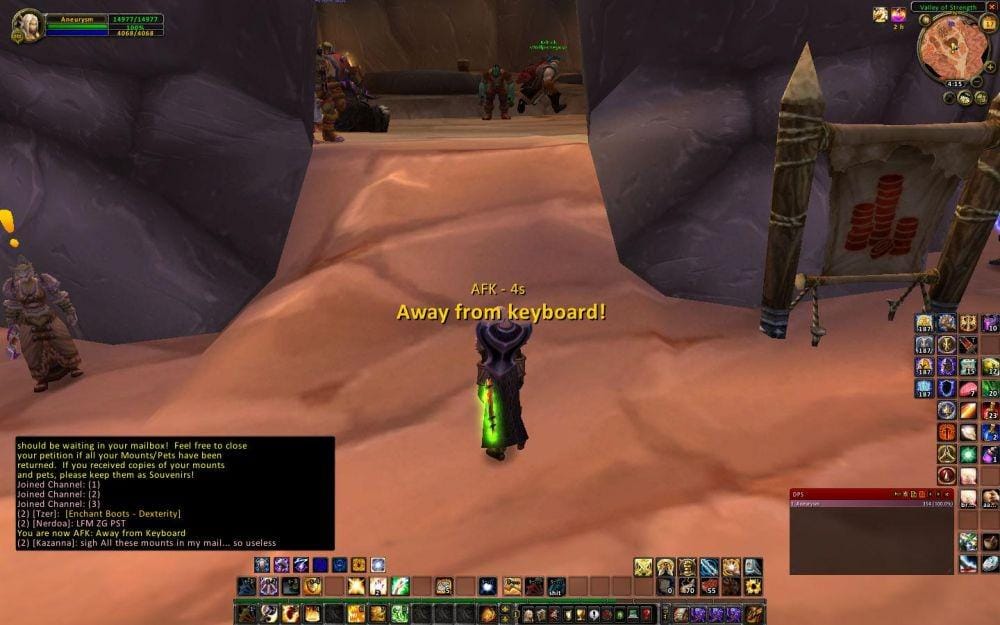The image size is (1000, 625).
Task: Use the green item stack of 20
Action: pyautogui.click(x=990, y=388)
